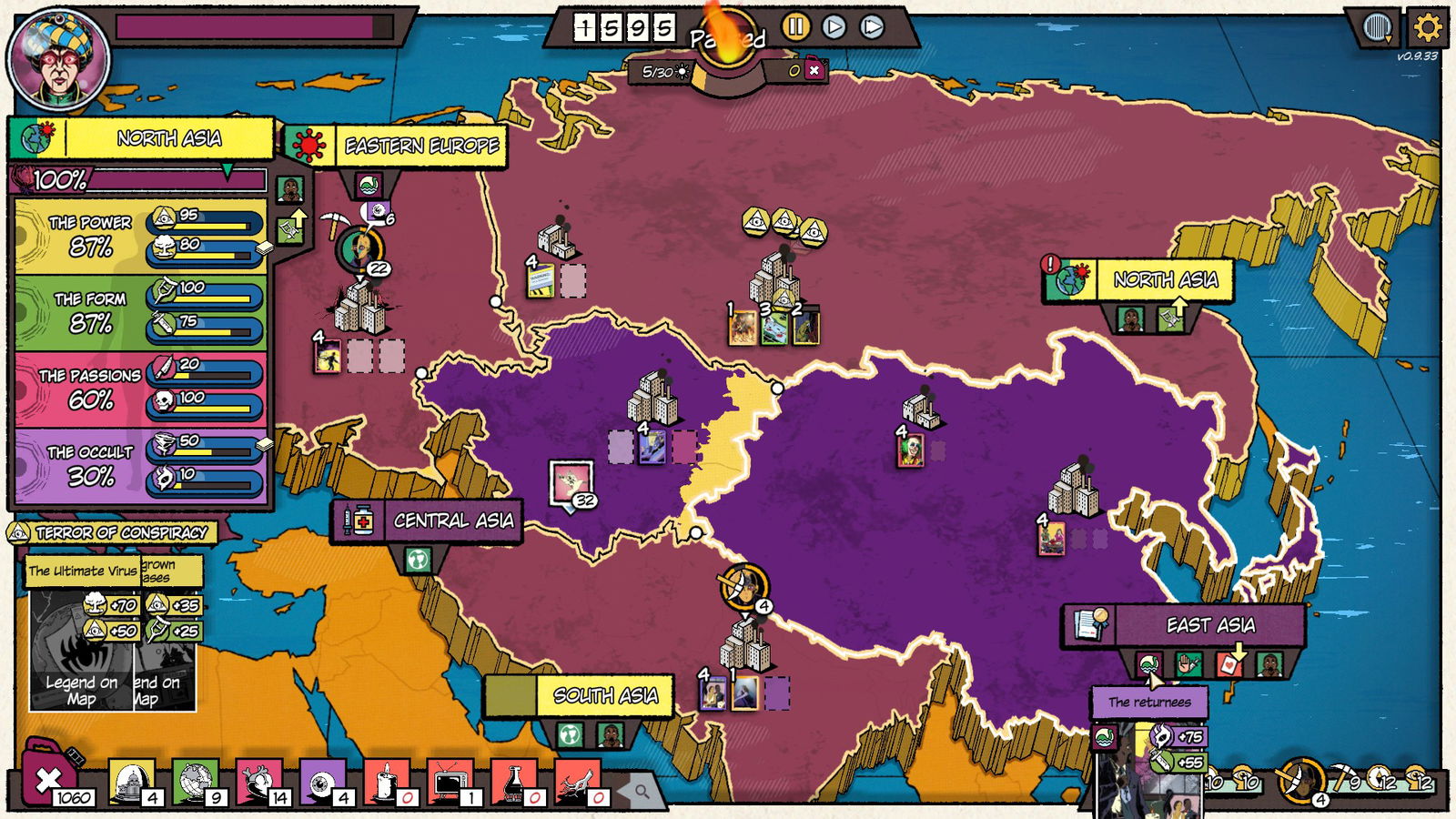
Task: Click the candle ritual icon in bottom bar
Action: point(385,784)
